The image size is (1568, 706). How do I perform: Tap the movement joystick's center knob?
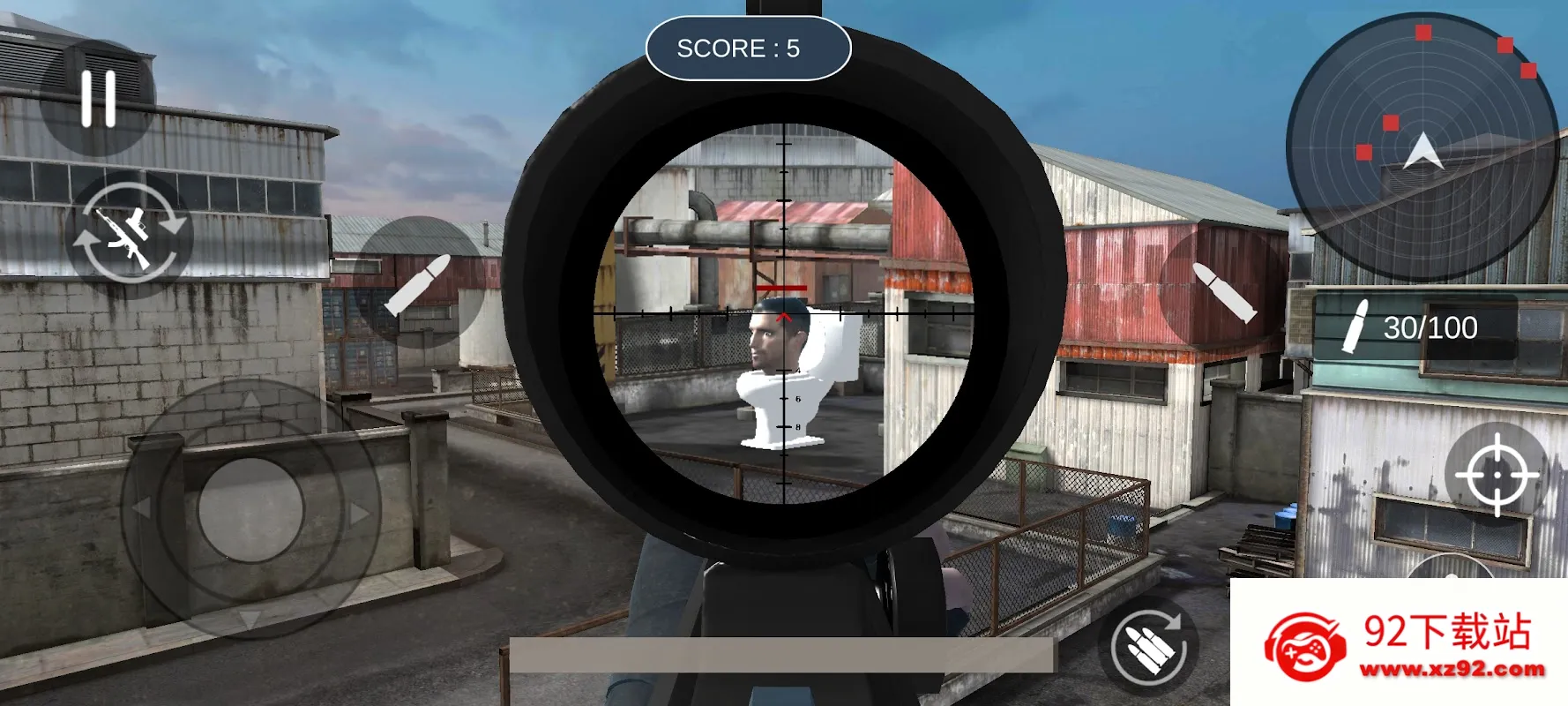tap(251, 509)
